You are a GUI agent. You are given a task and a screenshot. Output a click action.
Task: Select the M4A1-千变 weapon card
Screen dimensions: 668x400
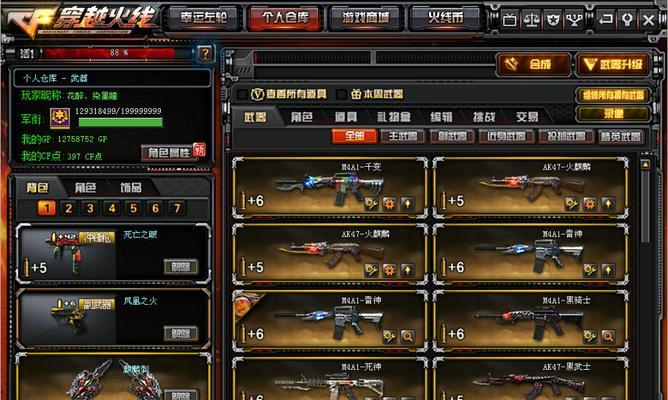pyautogui.click(x=330, y=187)
